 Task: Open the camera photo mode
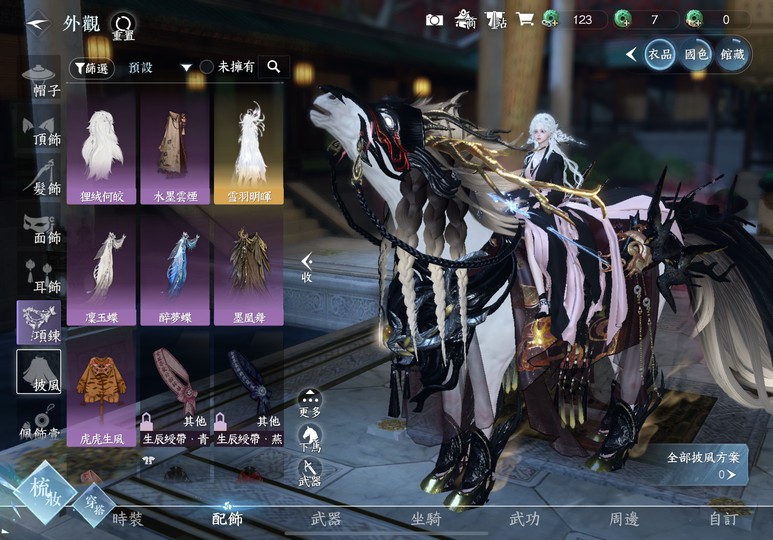(x=434, y=20)
